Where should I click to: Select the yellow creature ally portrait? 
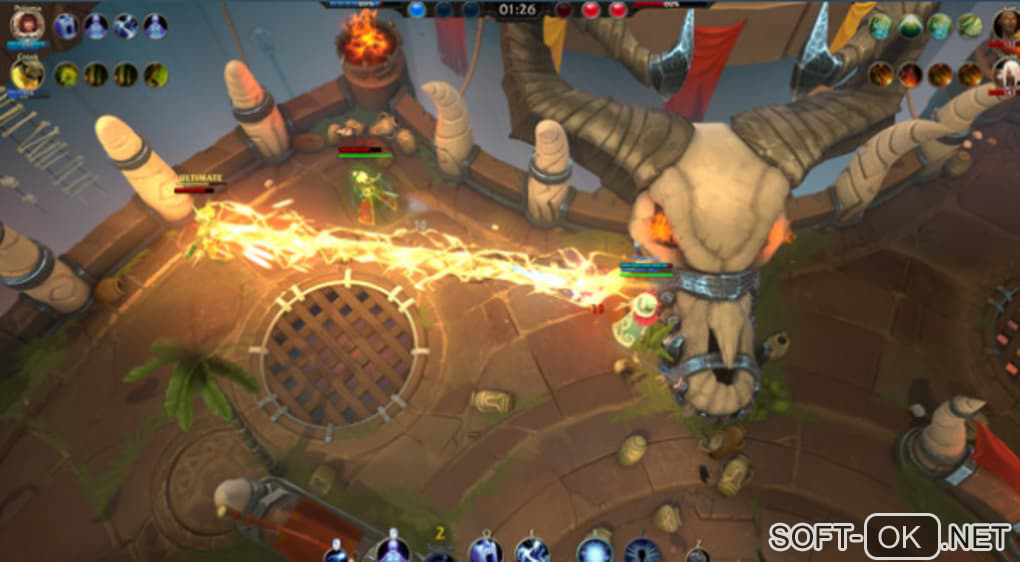[x=26, y=74]
